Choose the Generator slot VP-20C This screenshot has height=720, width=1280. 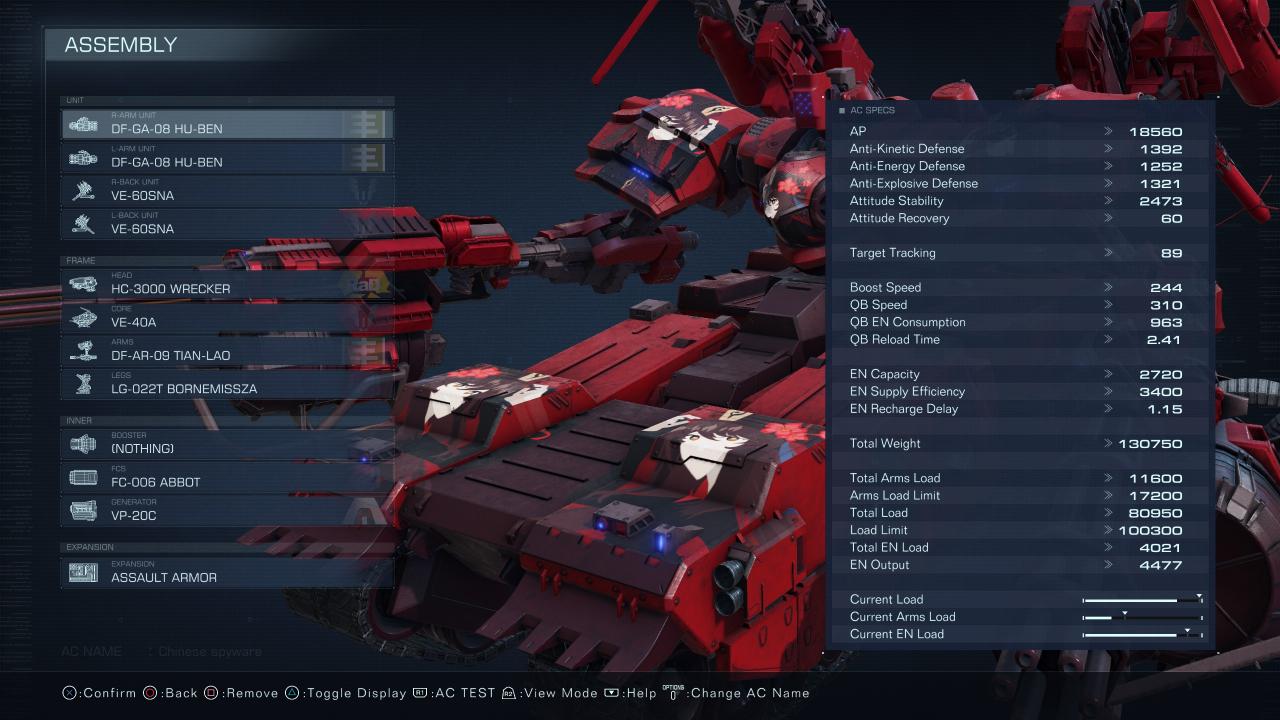(227, 511)
